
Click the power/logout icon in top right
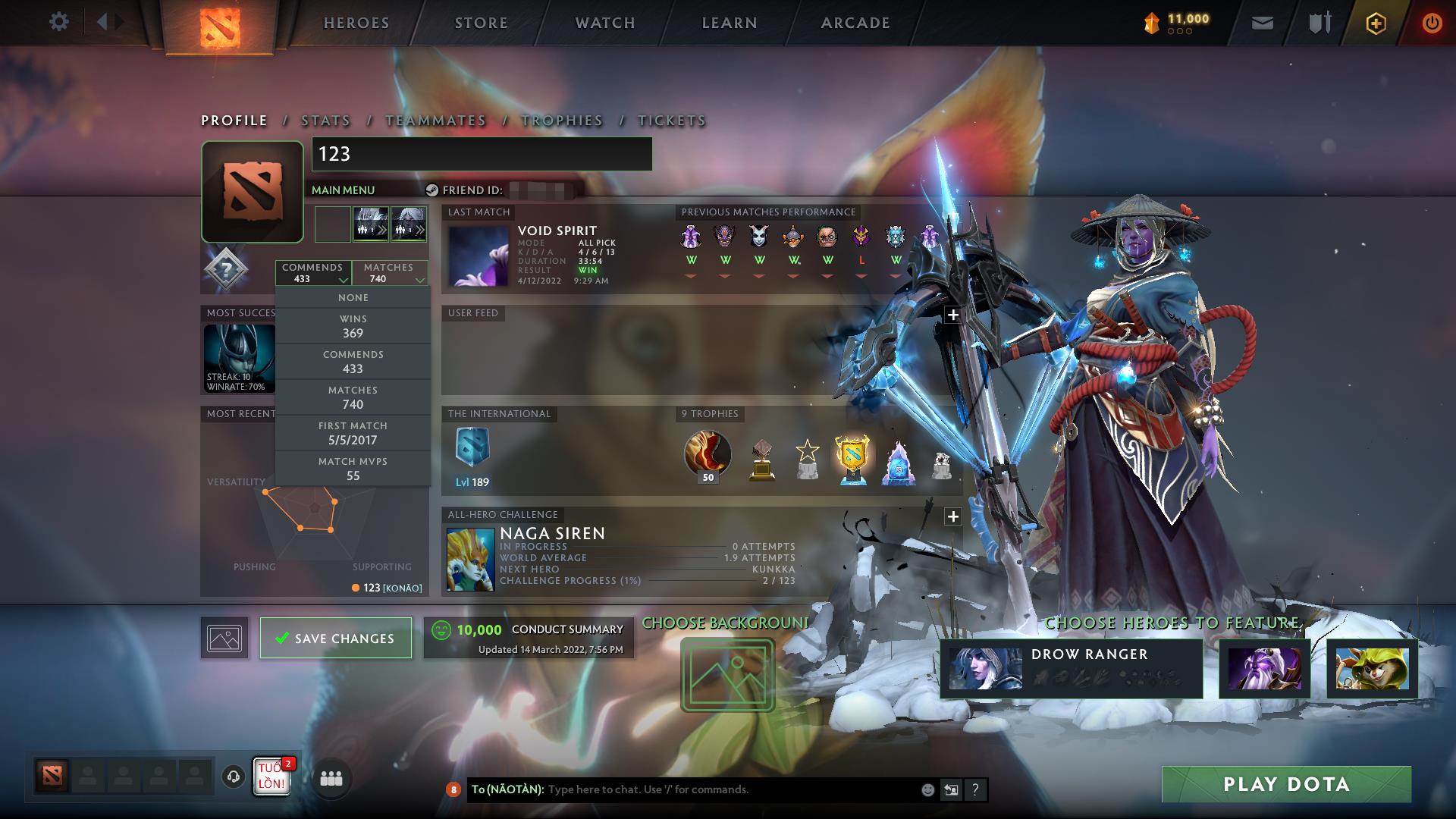click(1433, 23)
